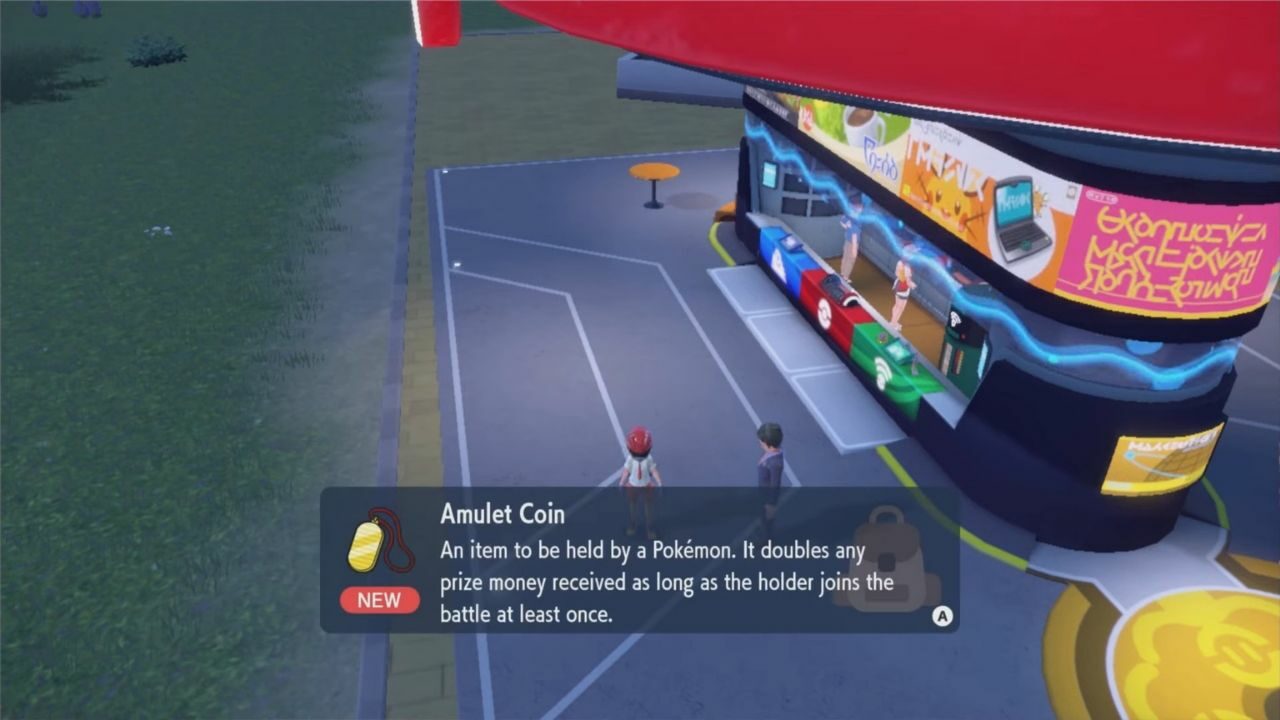Click the green cash register on the counter
Image resolution: width=1280 pixels, height=720 pixels.
click(x=896, y=348)
